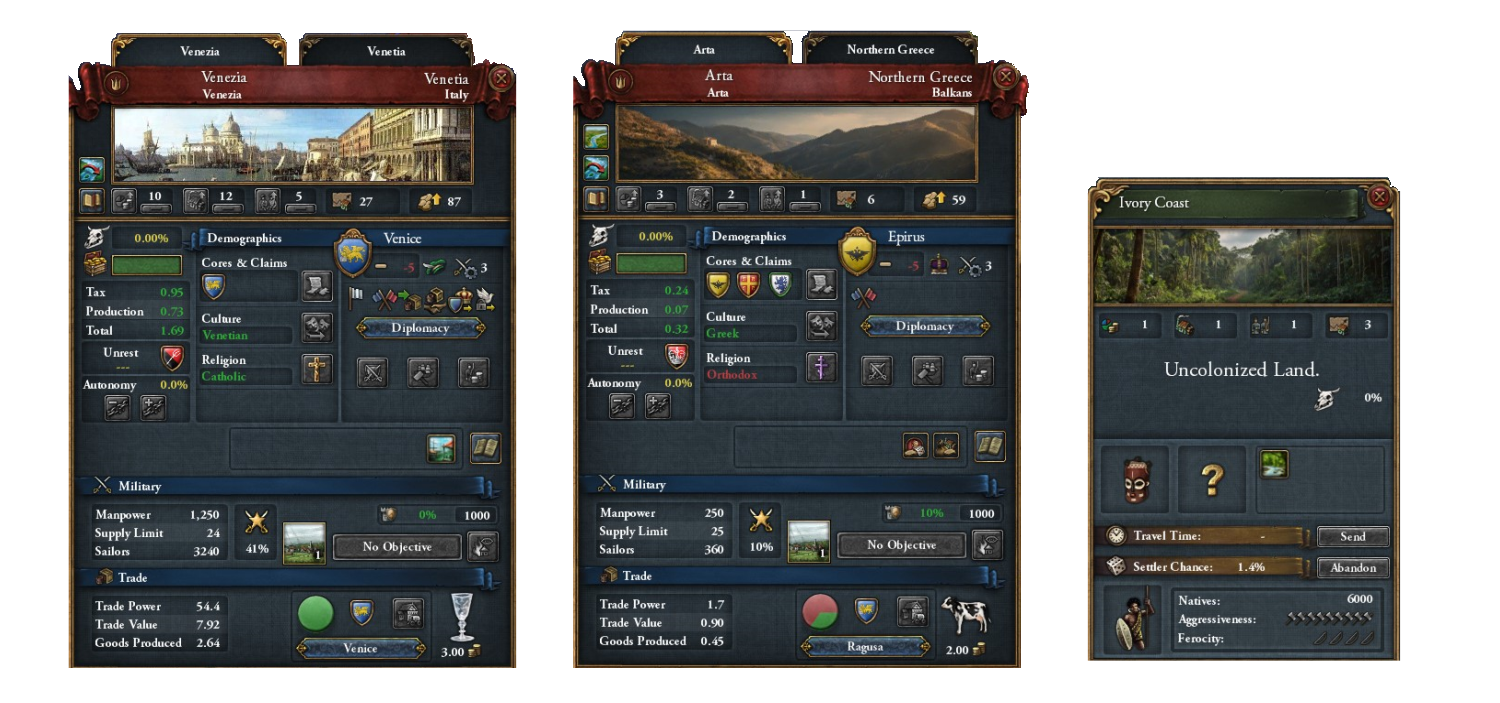
Task: Select the Catholic religion cross icon
Action: click(x=317, y=370)
